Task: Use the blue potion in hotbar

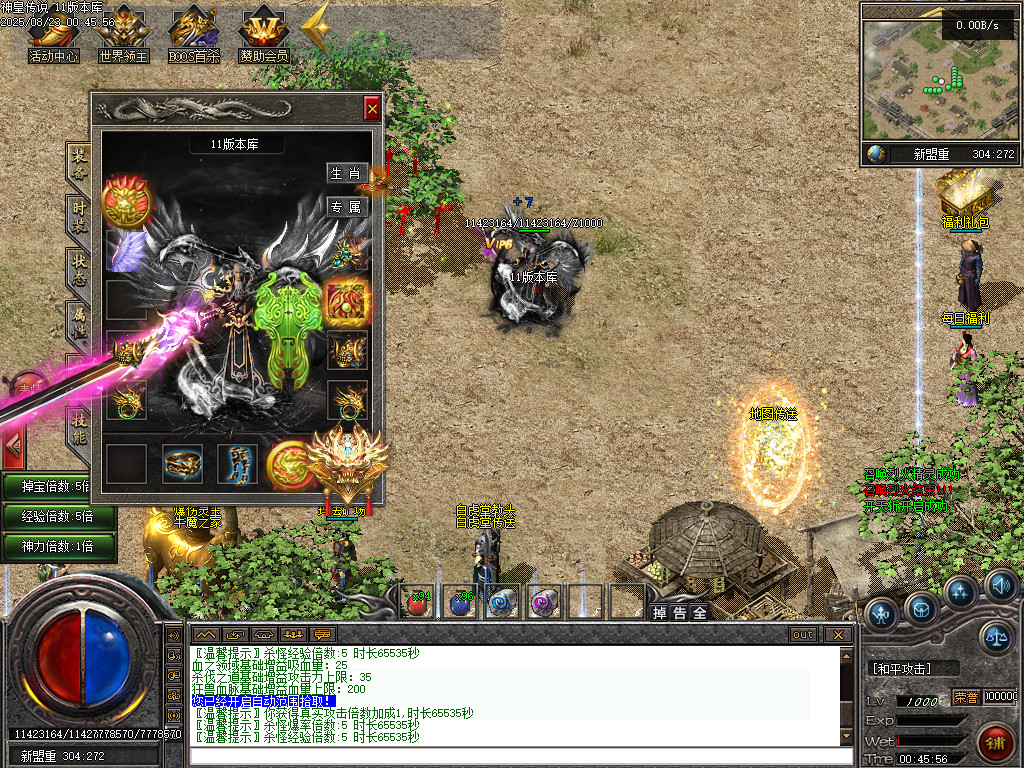Action: point(460,601)
